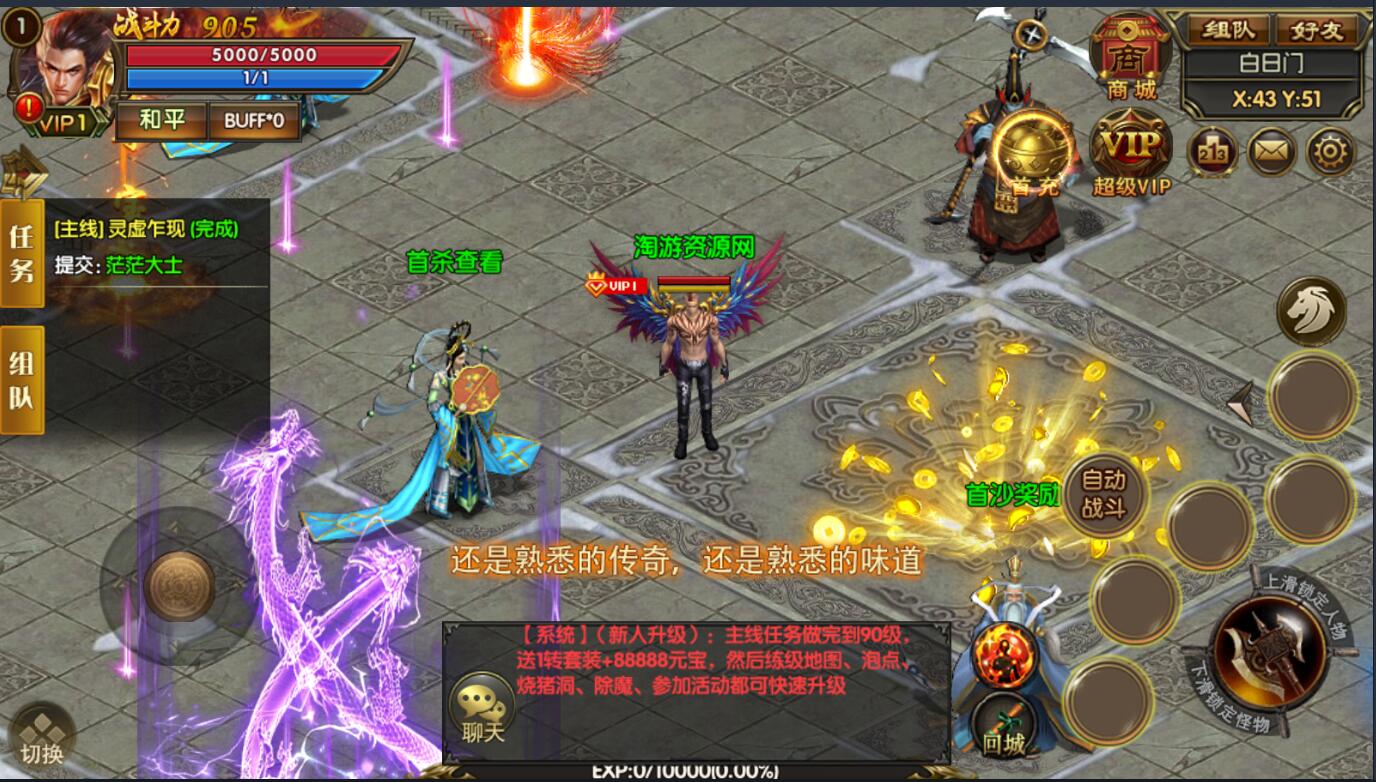Click the 切换 switch button
The width and height of the screenshot is (1376, 782).
click(42, 735)
